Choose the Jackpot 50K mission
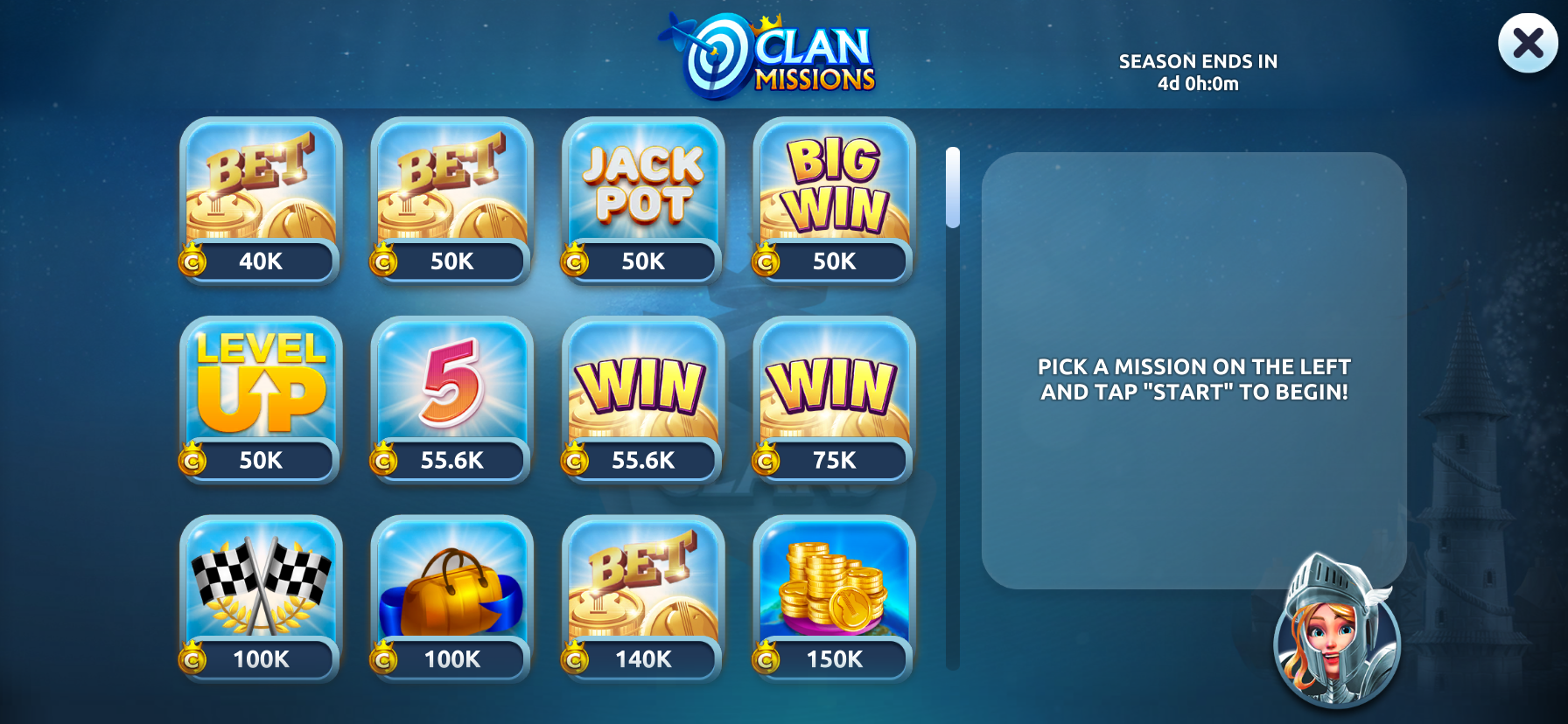Image resolution: width=1568 pixels, height=724 pixels. coord(643,201)
